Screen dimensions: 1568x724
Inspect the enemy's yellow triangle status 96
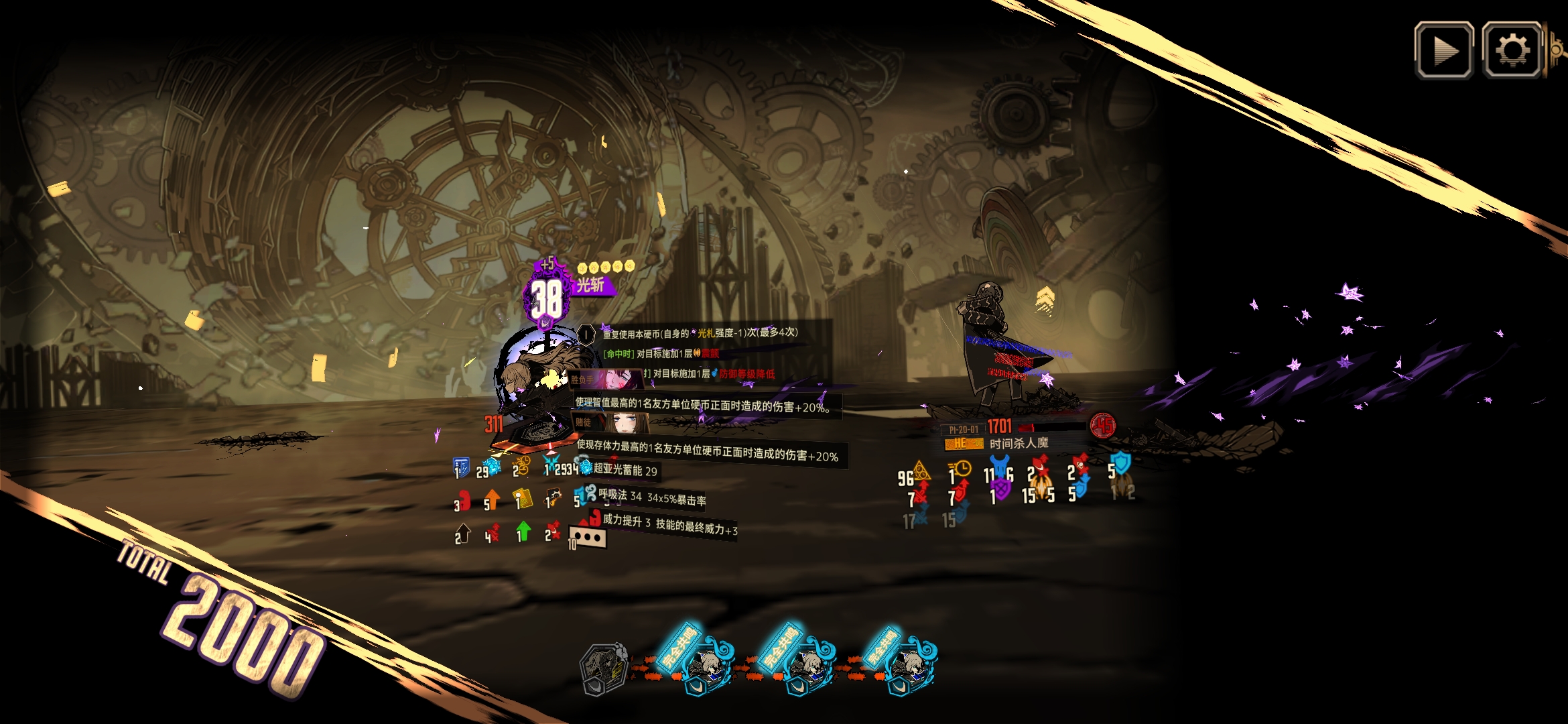click(x=921, y=471)
